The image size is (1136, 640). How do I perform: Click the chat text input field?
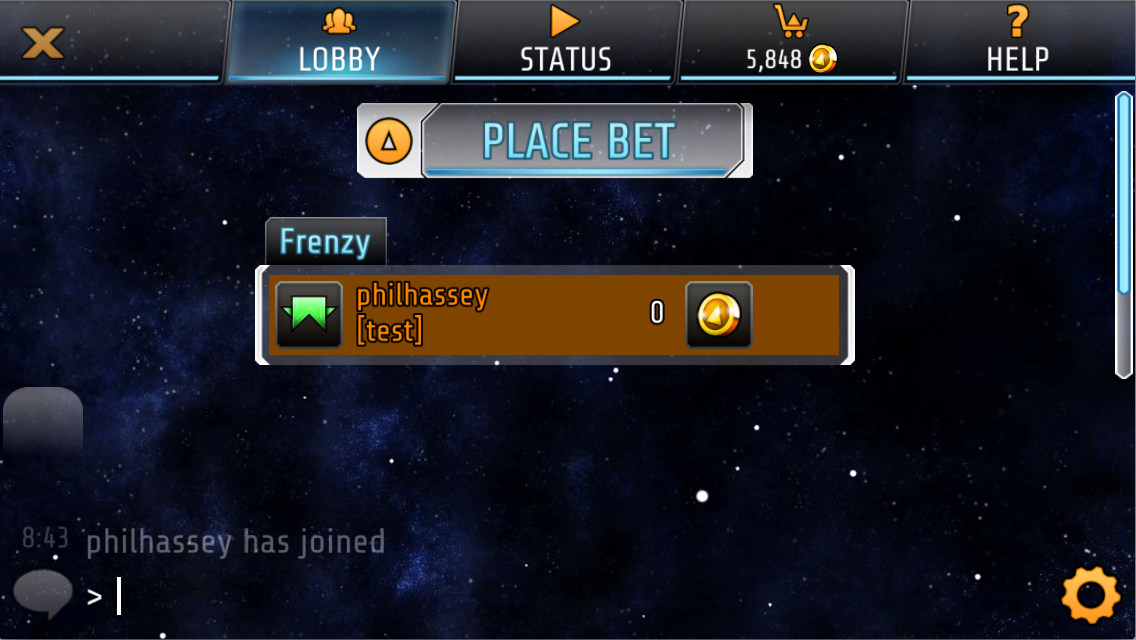coord(500,597)
